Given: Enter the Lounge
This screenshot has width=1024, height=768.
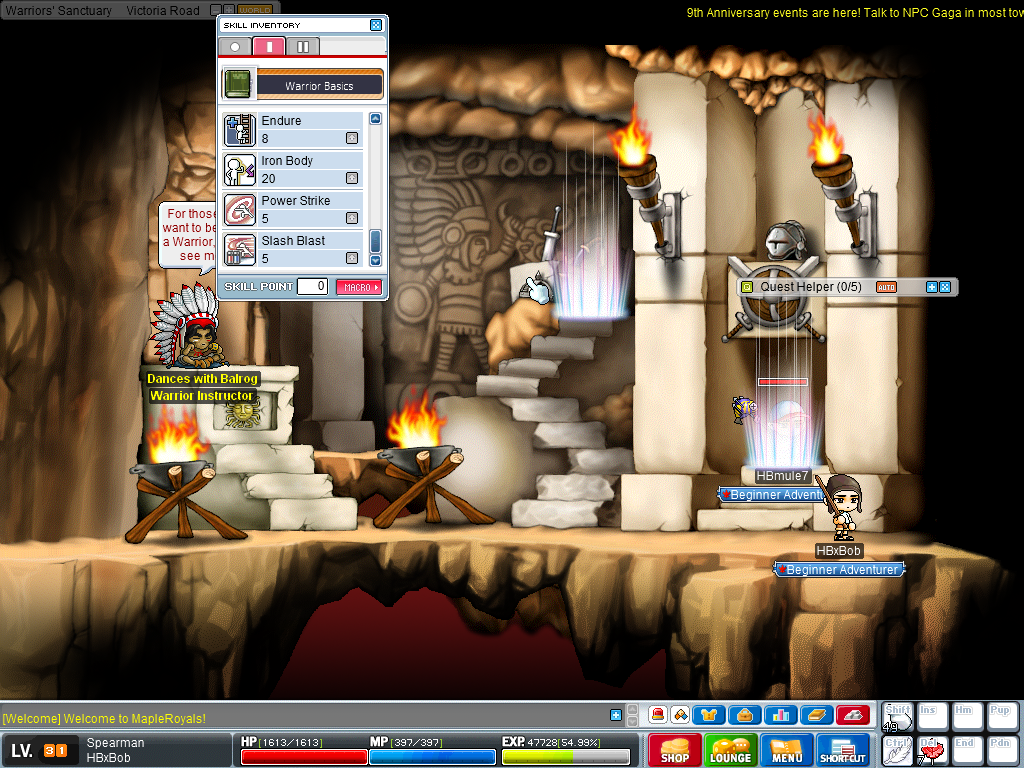Looking at the screenshot, I should (731, 750).
